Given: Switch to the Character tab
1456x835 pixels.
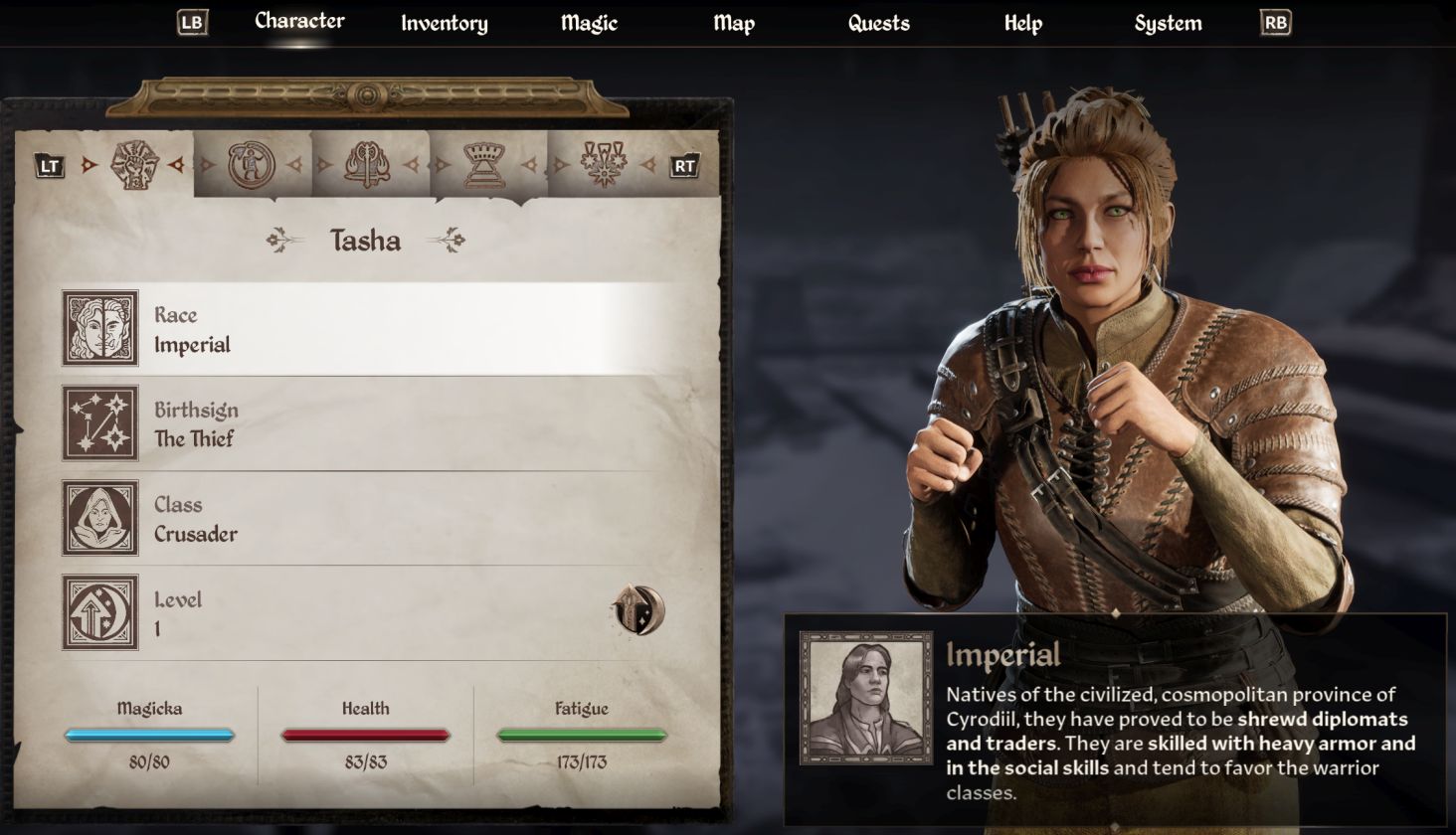Looking at the screenshot, I should (x=299, y=22).
